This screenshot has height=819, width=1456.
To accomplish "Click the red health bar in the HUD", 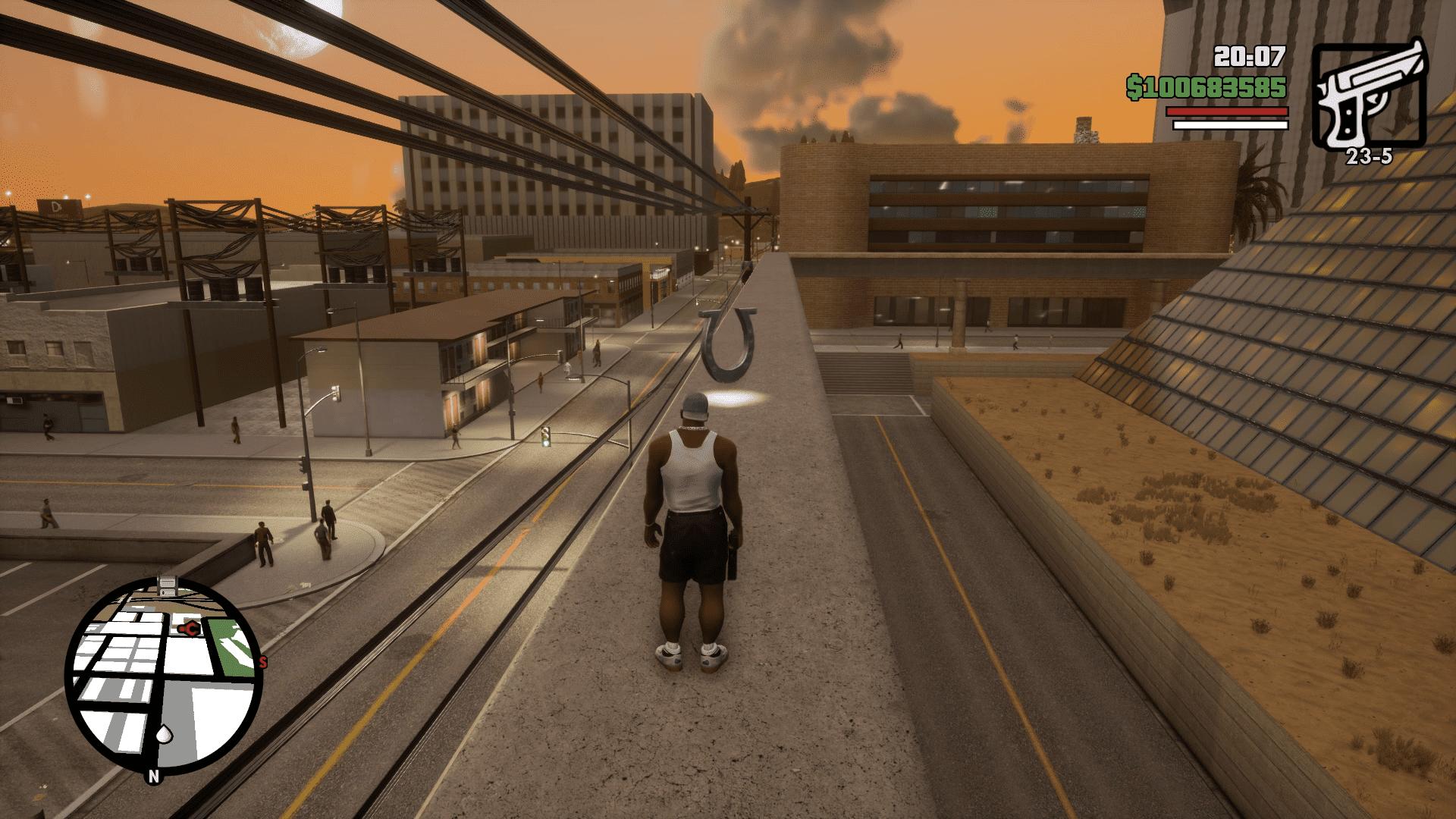I will [1229, 110].
